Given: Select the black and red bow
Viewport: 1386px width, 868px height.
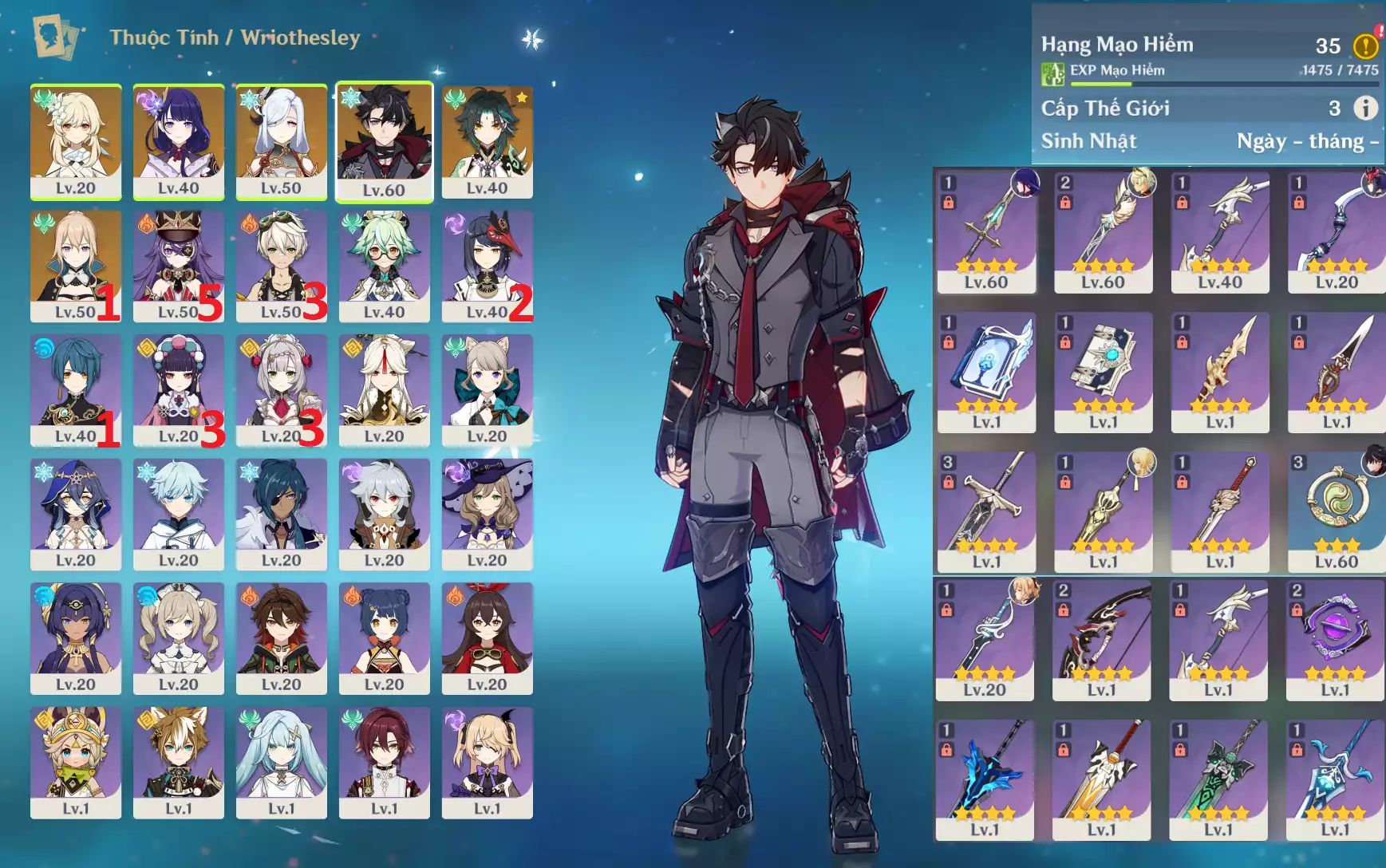Looking at the screenshot, I should point(1101,640).
